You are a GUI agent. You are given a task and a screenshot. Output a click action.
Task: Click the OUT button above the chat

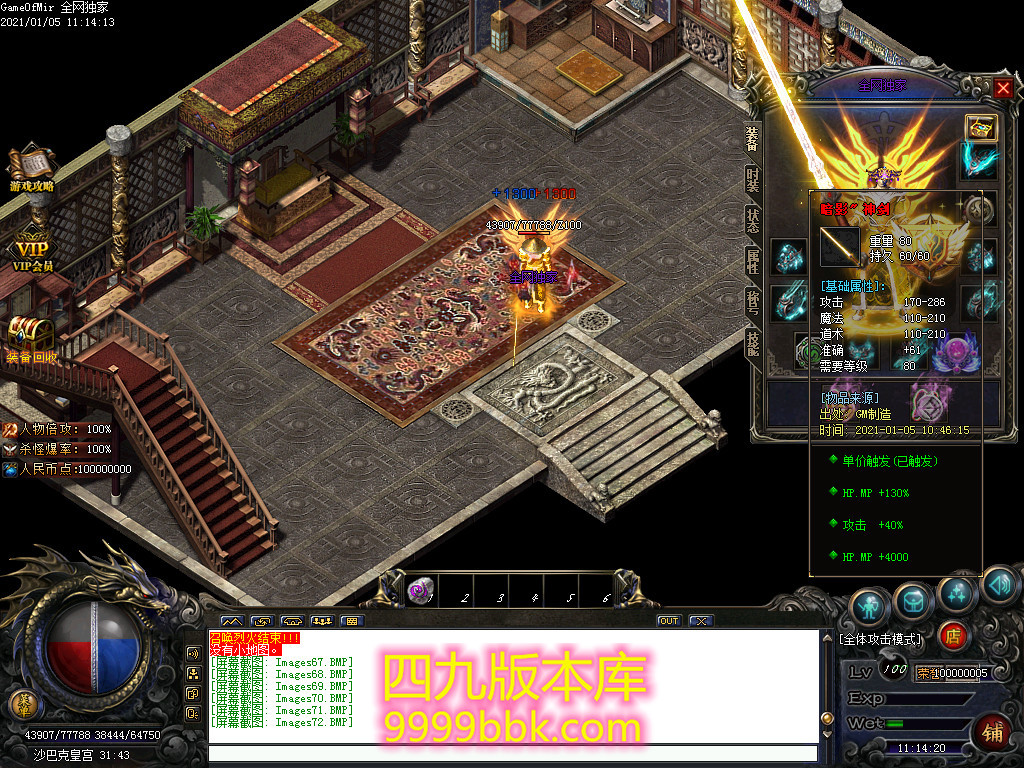[x=668, y=621]
